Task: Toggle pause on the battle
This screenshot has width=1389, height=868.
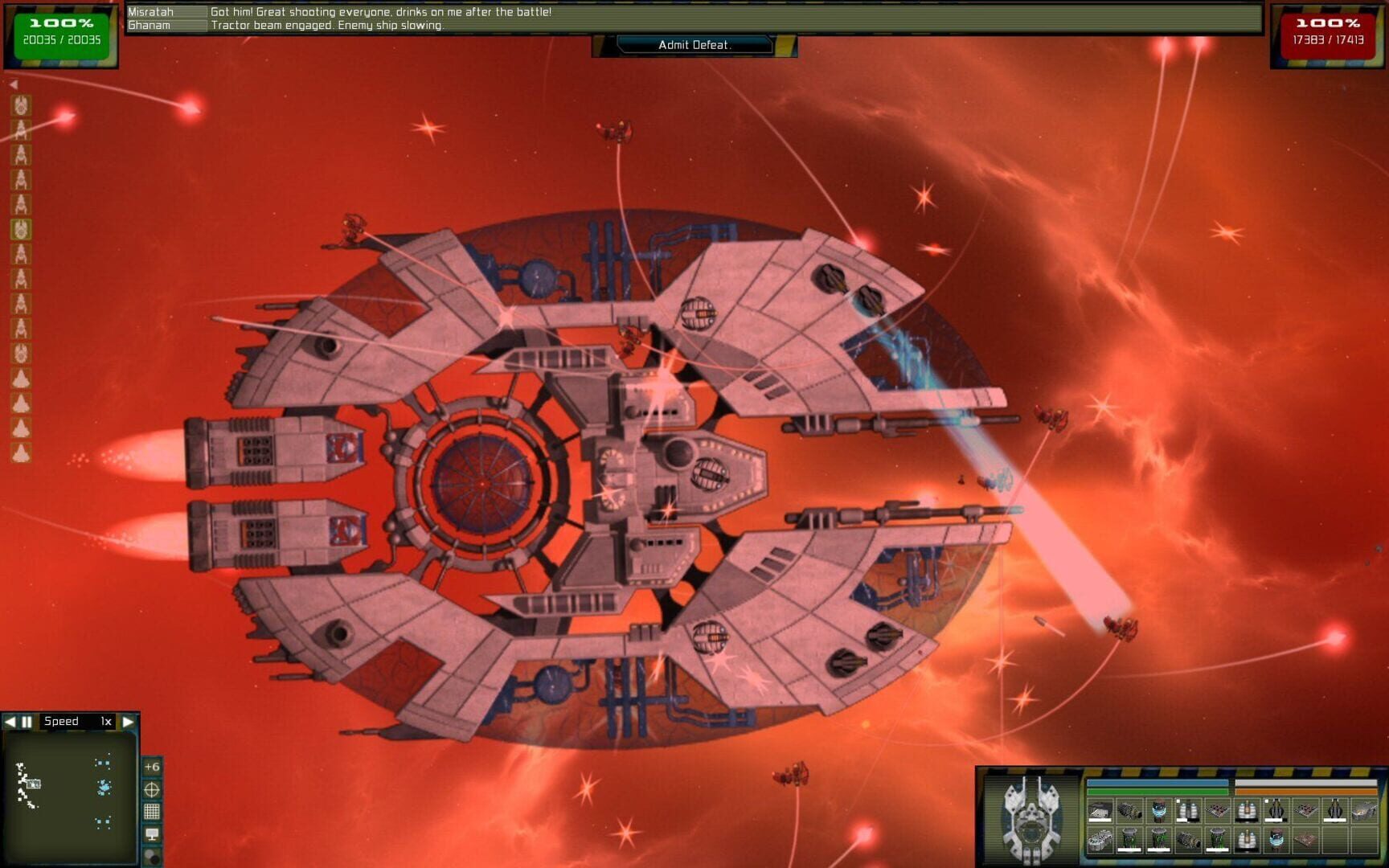Action: point(25,722)
